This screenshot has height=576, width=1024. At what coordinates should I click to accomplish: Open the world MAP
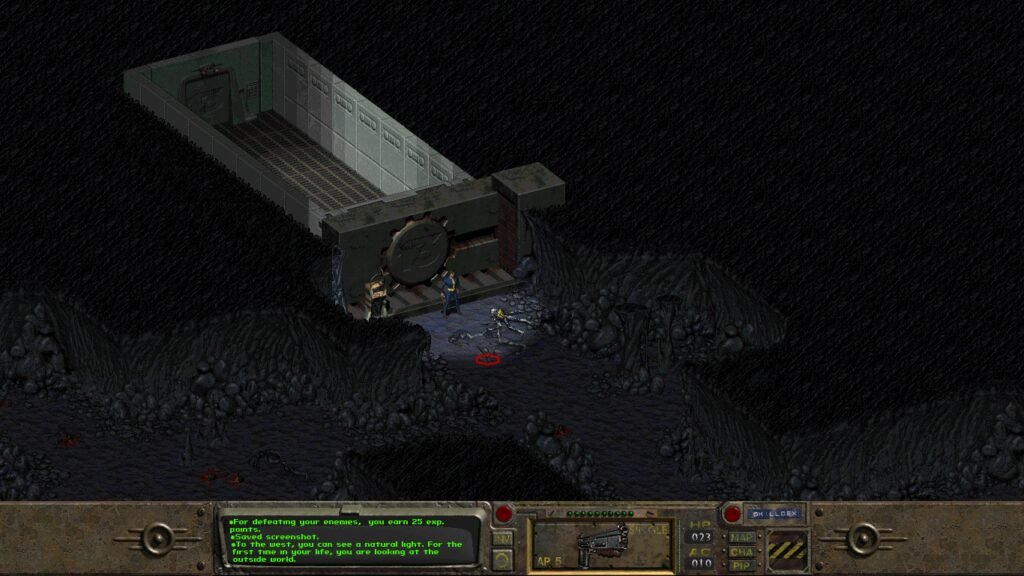click(742, 537)
